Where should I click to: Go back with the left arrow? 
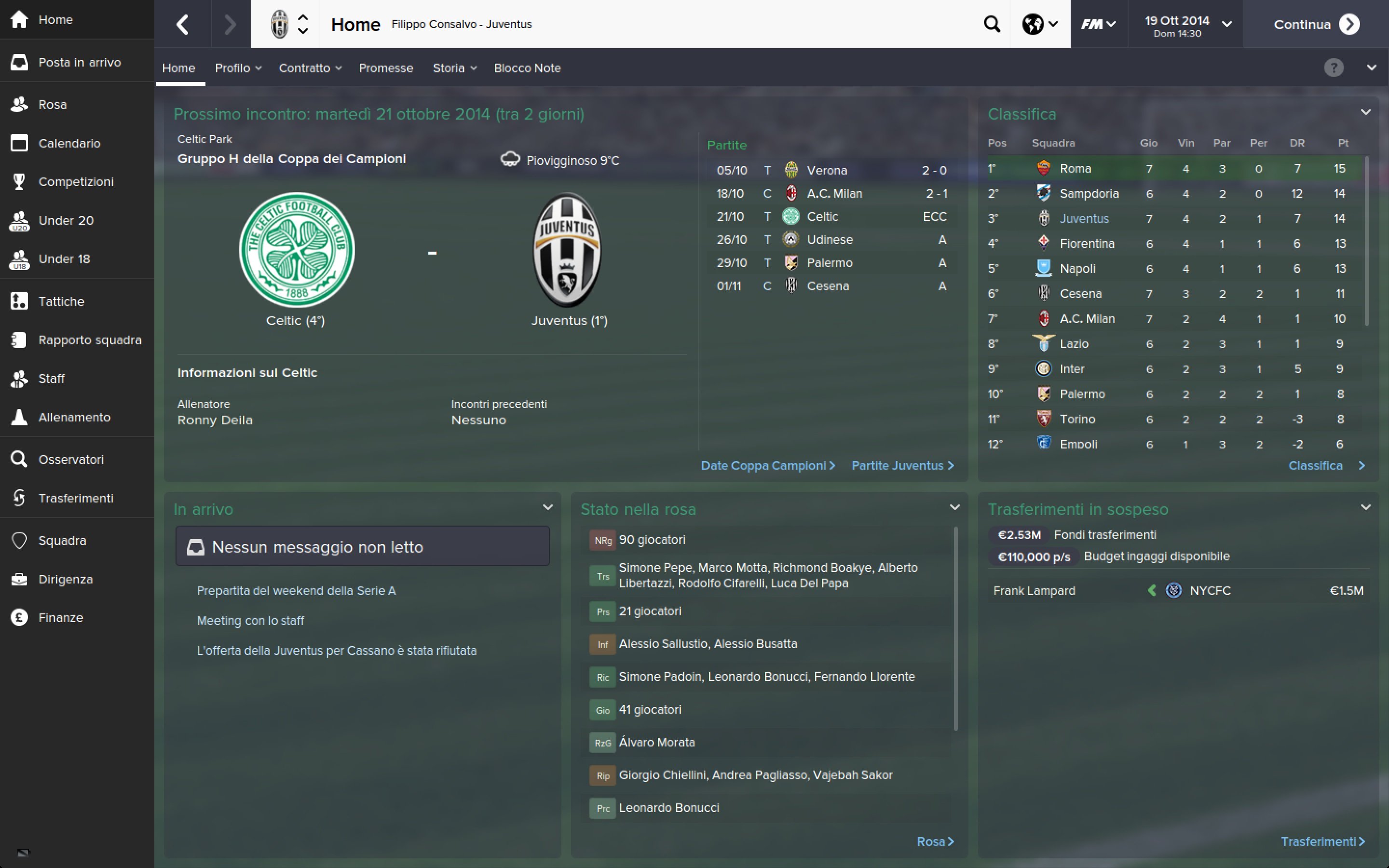pyautogui.click(x=182, y=24)
